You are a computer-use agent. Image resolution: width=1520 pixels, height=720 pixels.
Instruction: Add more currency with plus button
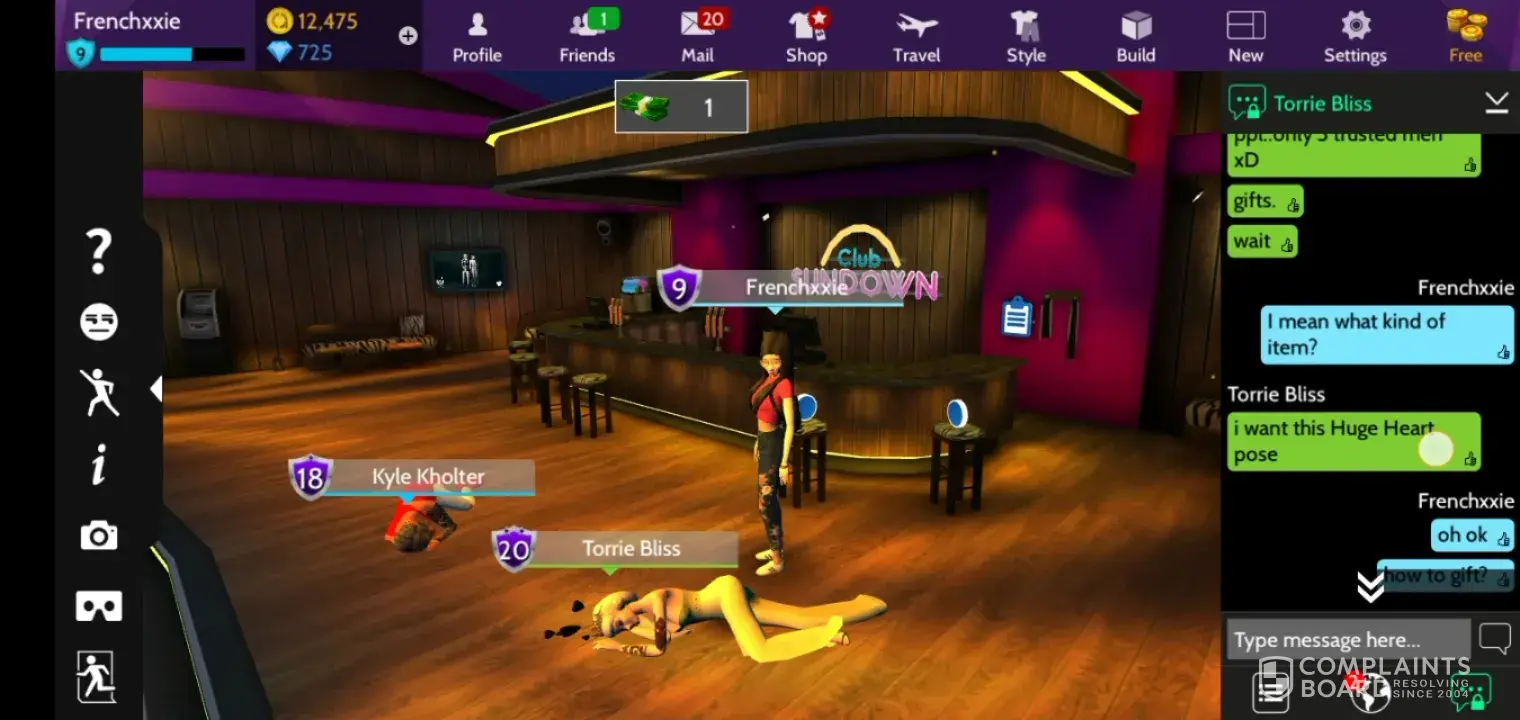pyautogui.click(x=408, y=36)
